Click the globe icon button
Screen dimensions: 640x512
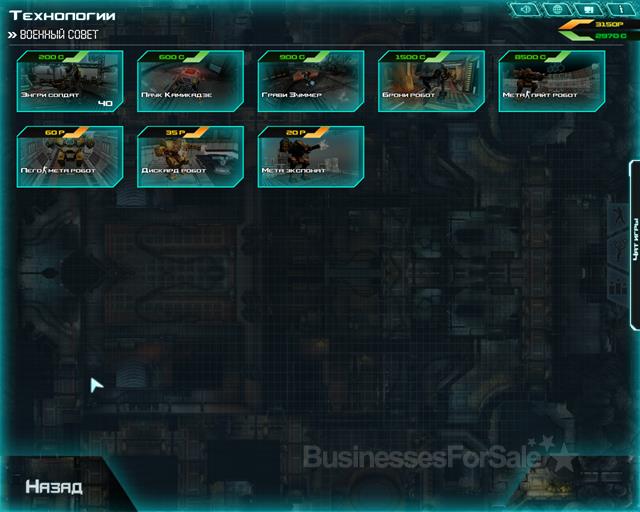pyautogui.click(x=556, y=10)
